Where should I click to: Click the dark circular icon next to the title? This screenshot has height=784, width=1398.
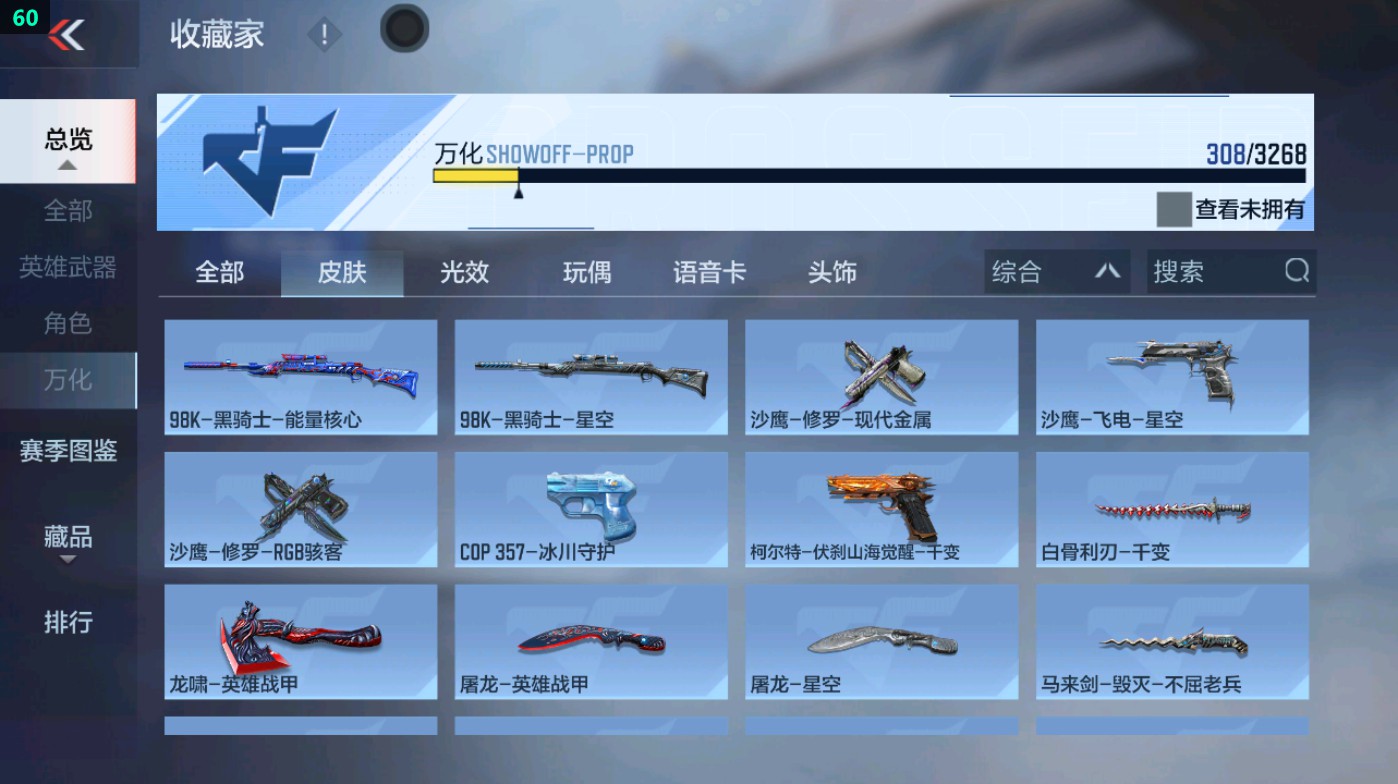(404, 30)
